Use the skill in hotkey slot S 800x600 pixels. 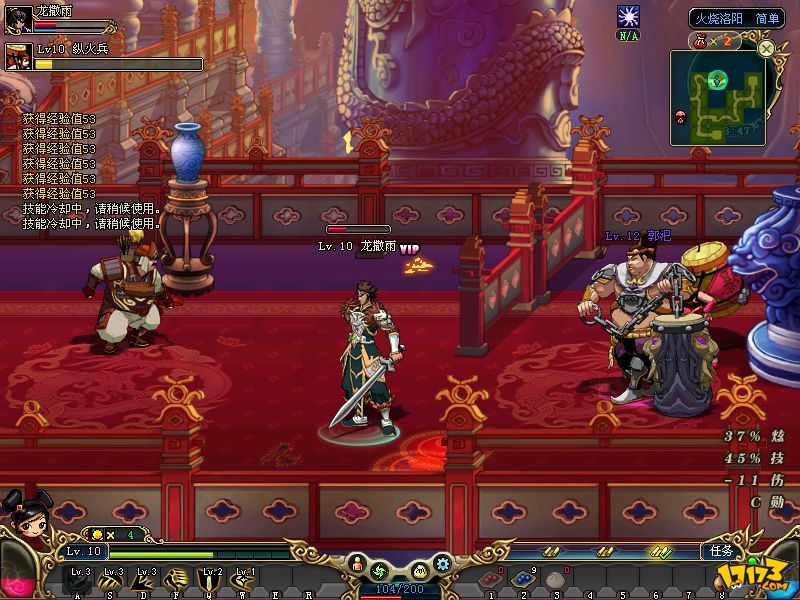(111, 579)
